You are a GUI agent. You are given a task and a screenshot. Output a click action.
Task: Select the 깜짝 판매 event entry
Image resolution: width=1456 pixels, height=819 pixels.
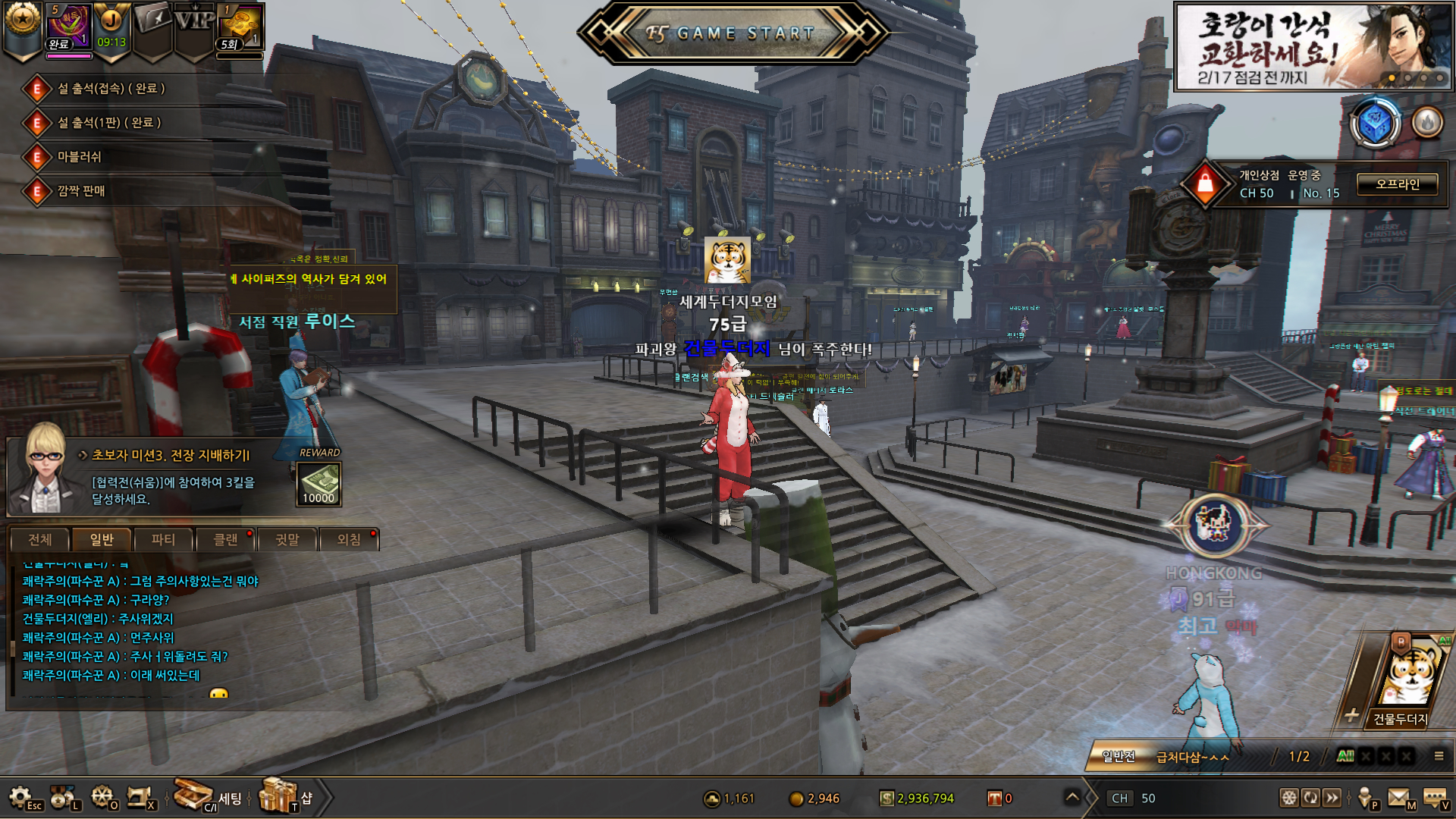(x=81, y=191)
